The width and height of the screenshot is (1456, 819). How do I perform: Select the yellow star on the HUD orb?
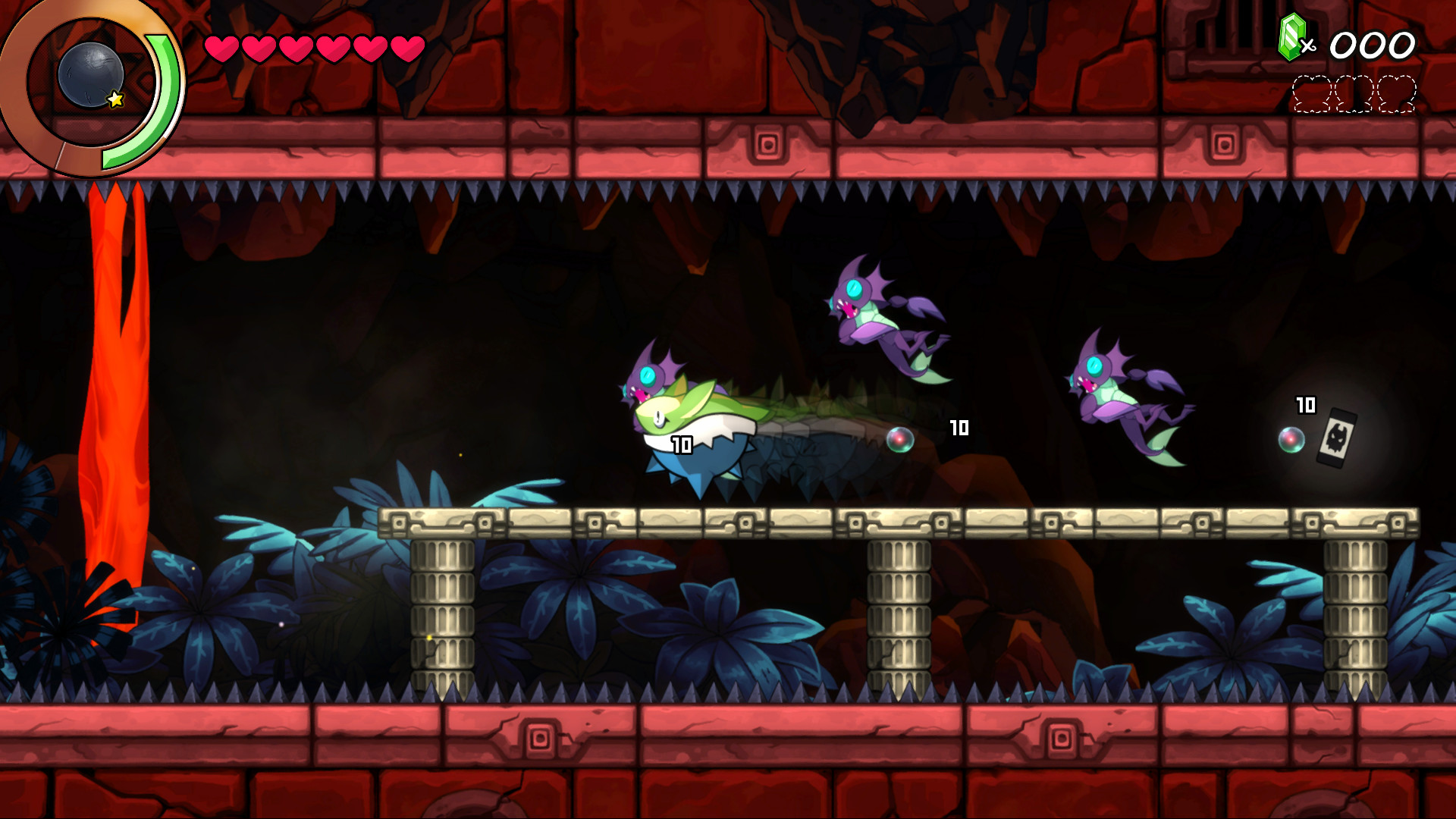(x=114, y=99)
